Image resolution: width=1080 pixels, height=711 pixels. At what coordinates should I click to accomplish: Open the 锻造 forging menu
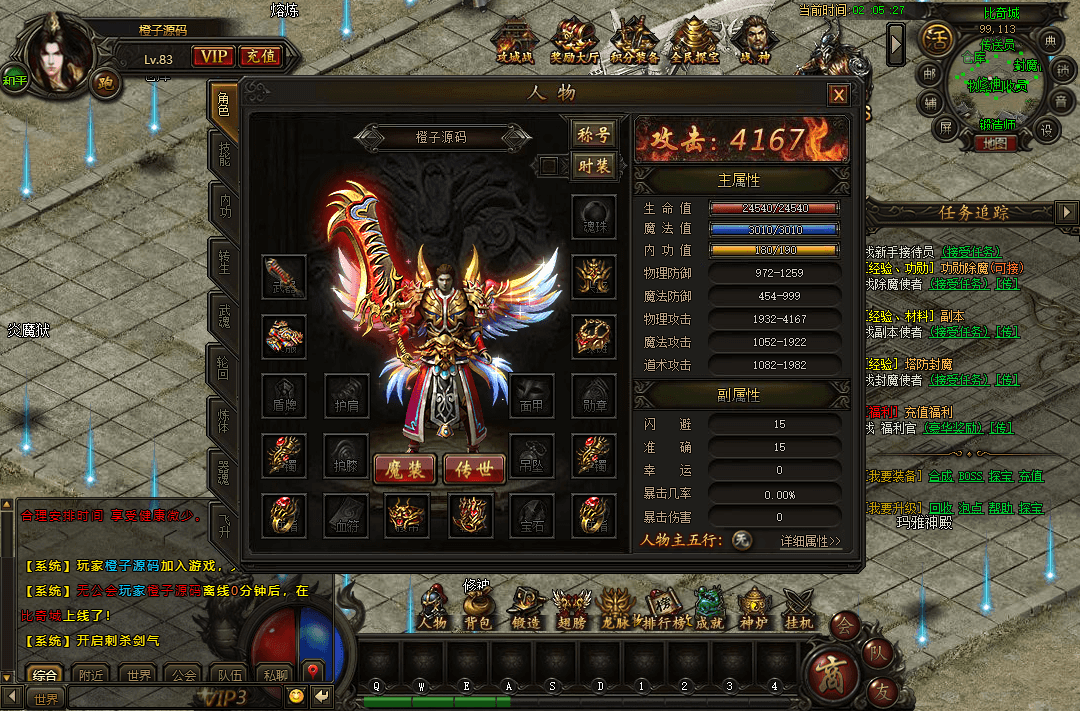(525, 607)
